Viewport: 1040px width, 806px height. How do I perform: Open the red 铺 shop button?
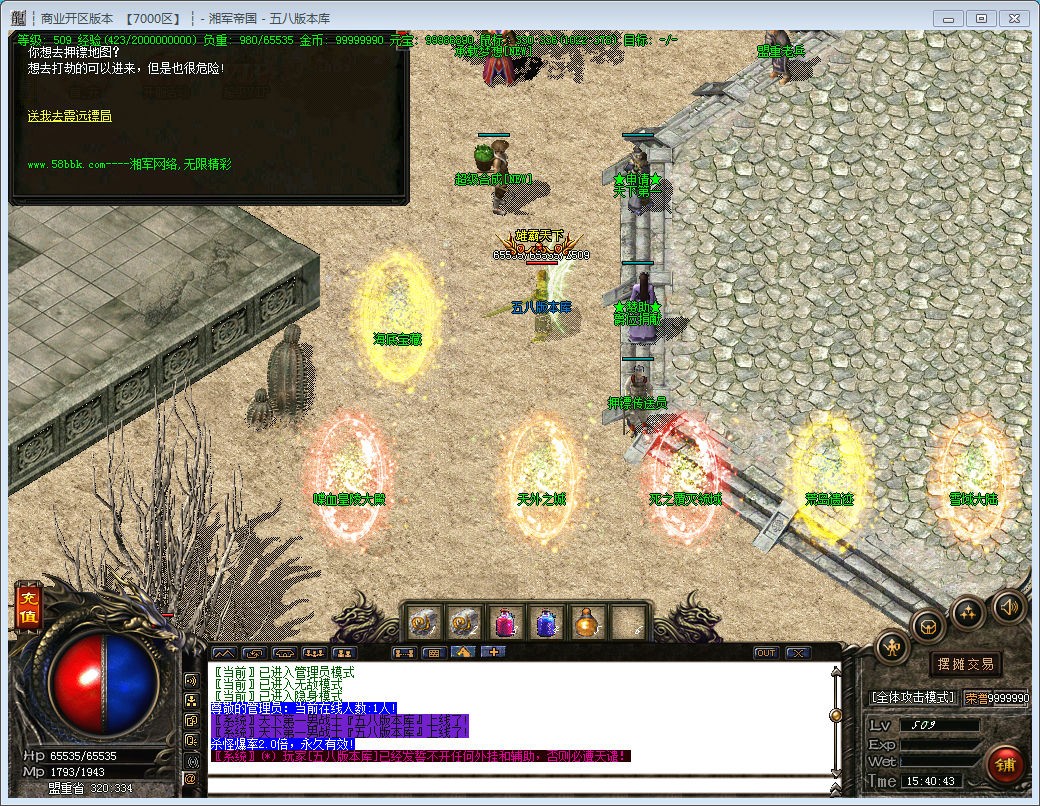(x=1004, y=763)
